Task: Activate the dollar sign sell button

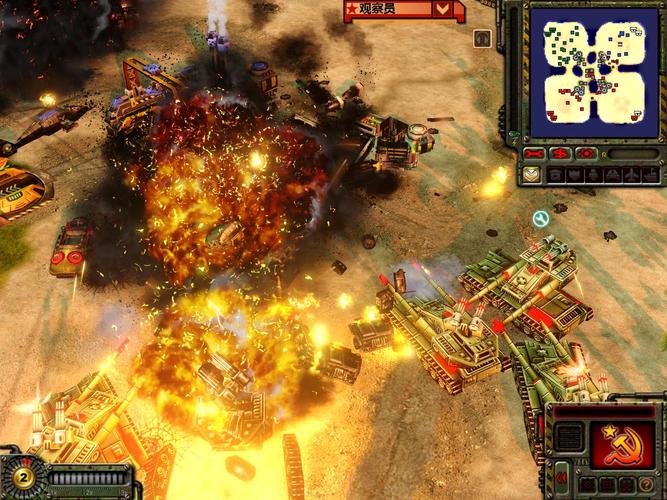Action: pos(560,154)
